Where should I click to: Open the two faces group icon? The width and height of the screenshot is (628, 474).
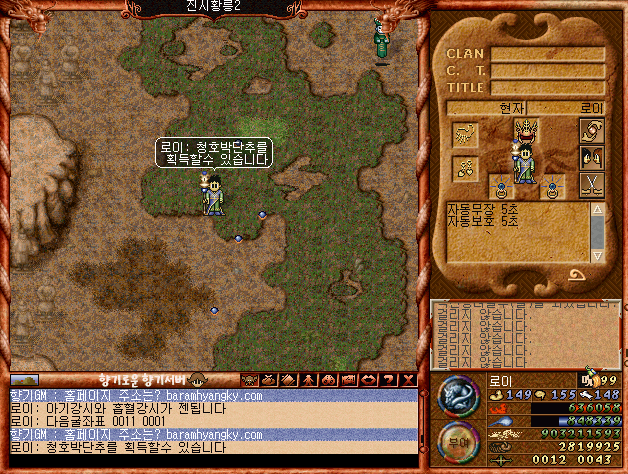(x=592, y=158)
